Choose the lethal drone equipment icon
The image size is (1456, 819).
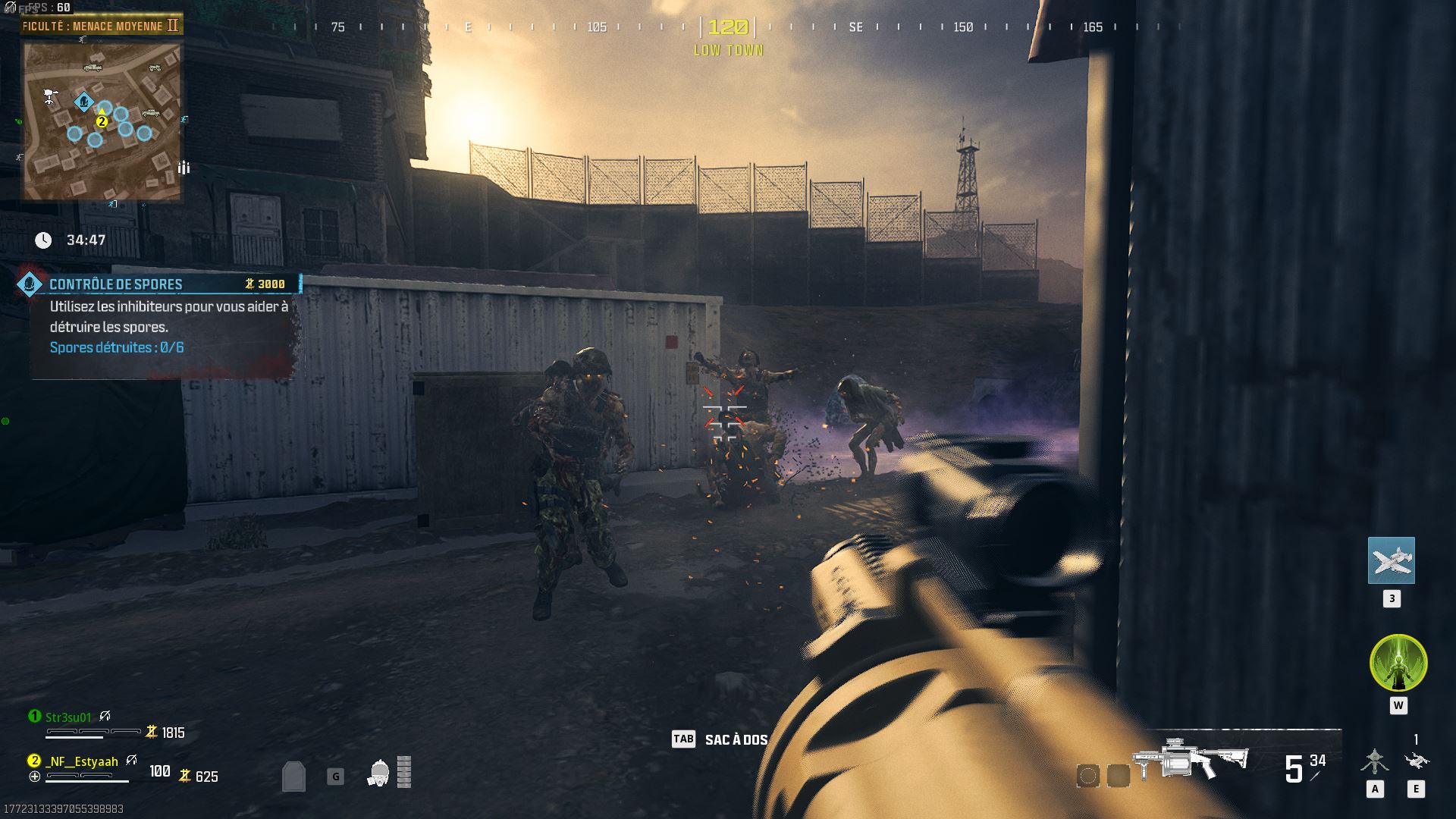pyautogui.click(x=1416, y=761)
